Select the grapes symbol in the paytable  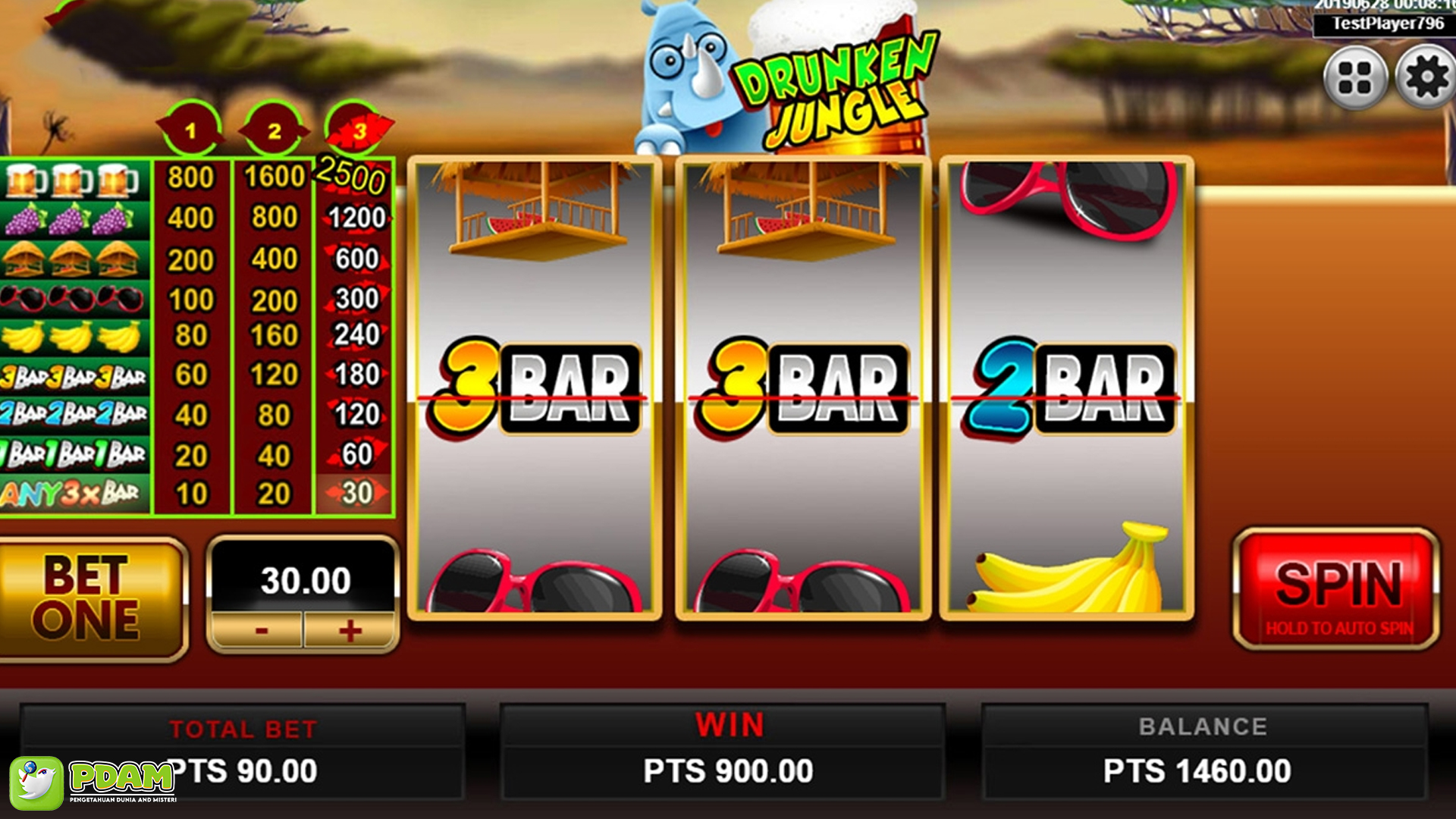72,218
